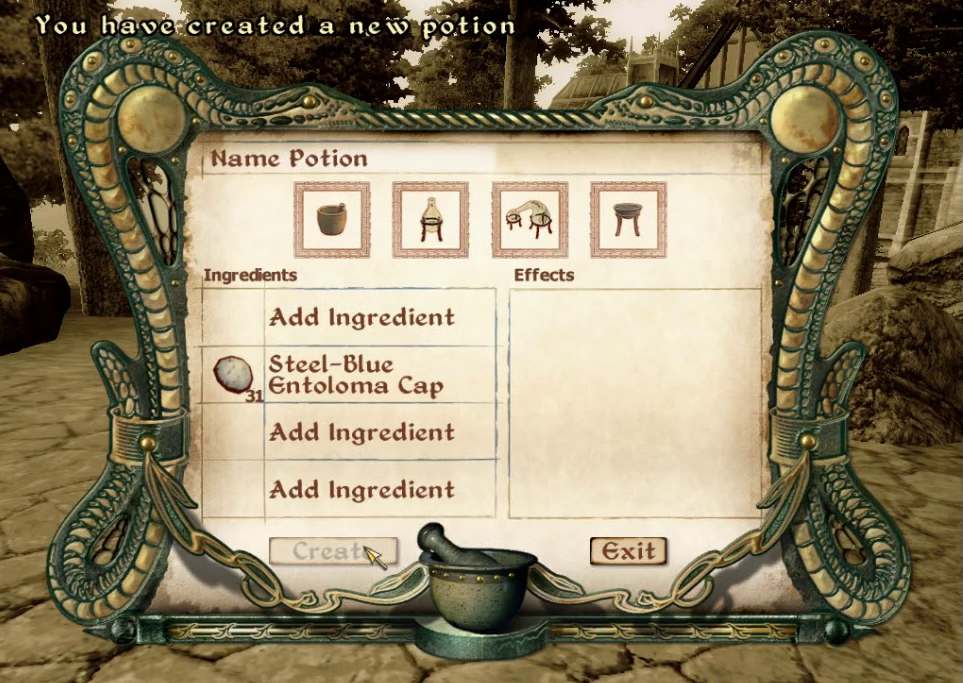Choose the tall flask on stand apparatus icon

click(x=430, y=219)
